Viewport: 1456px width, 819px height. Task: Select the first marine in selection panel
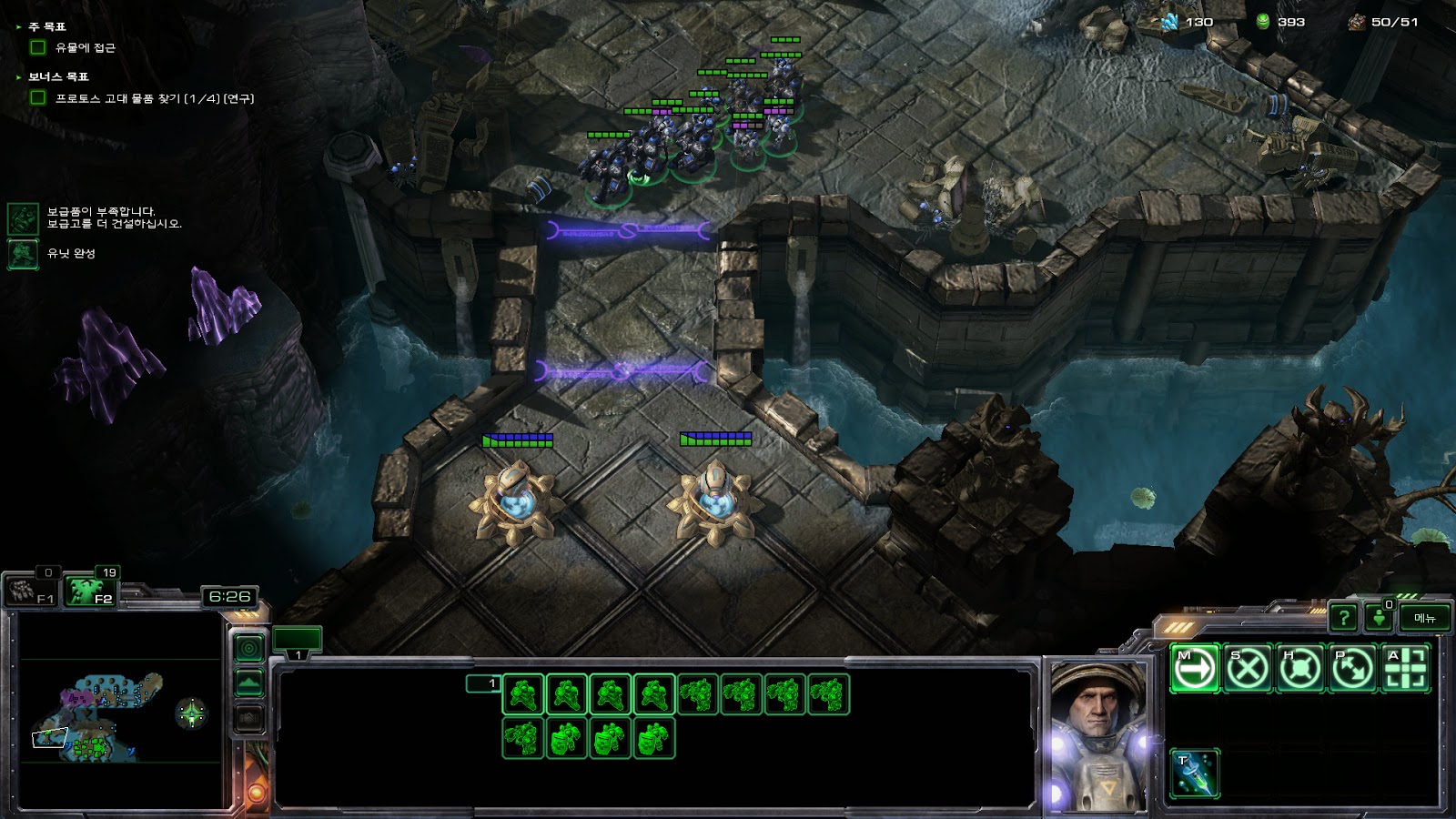523,694
